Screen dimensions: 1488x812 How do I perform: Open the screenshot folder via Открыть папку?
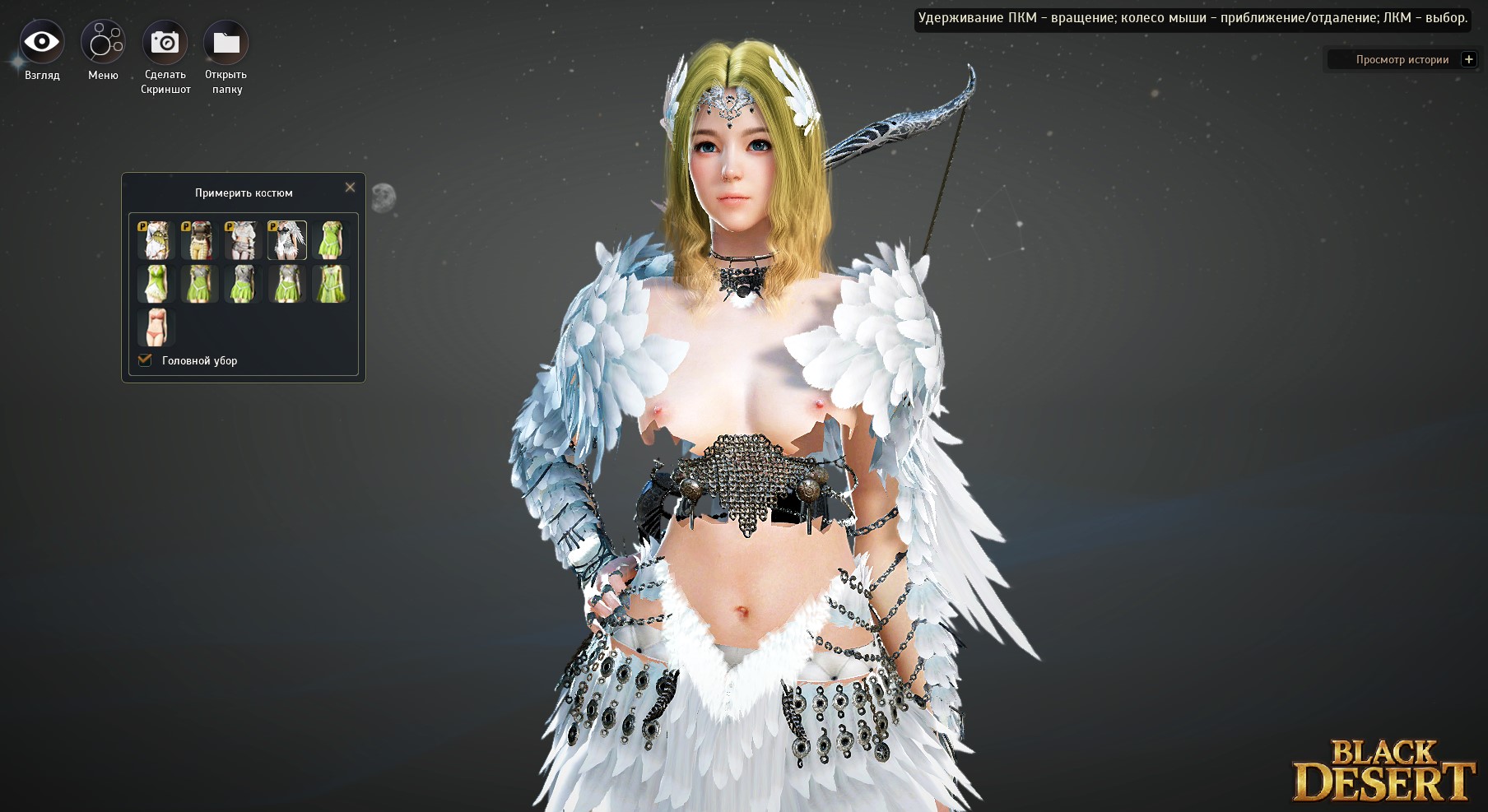point(226,43)
